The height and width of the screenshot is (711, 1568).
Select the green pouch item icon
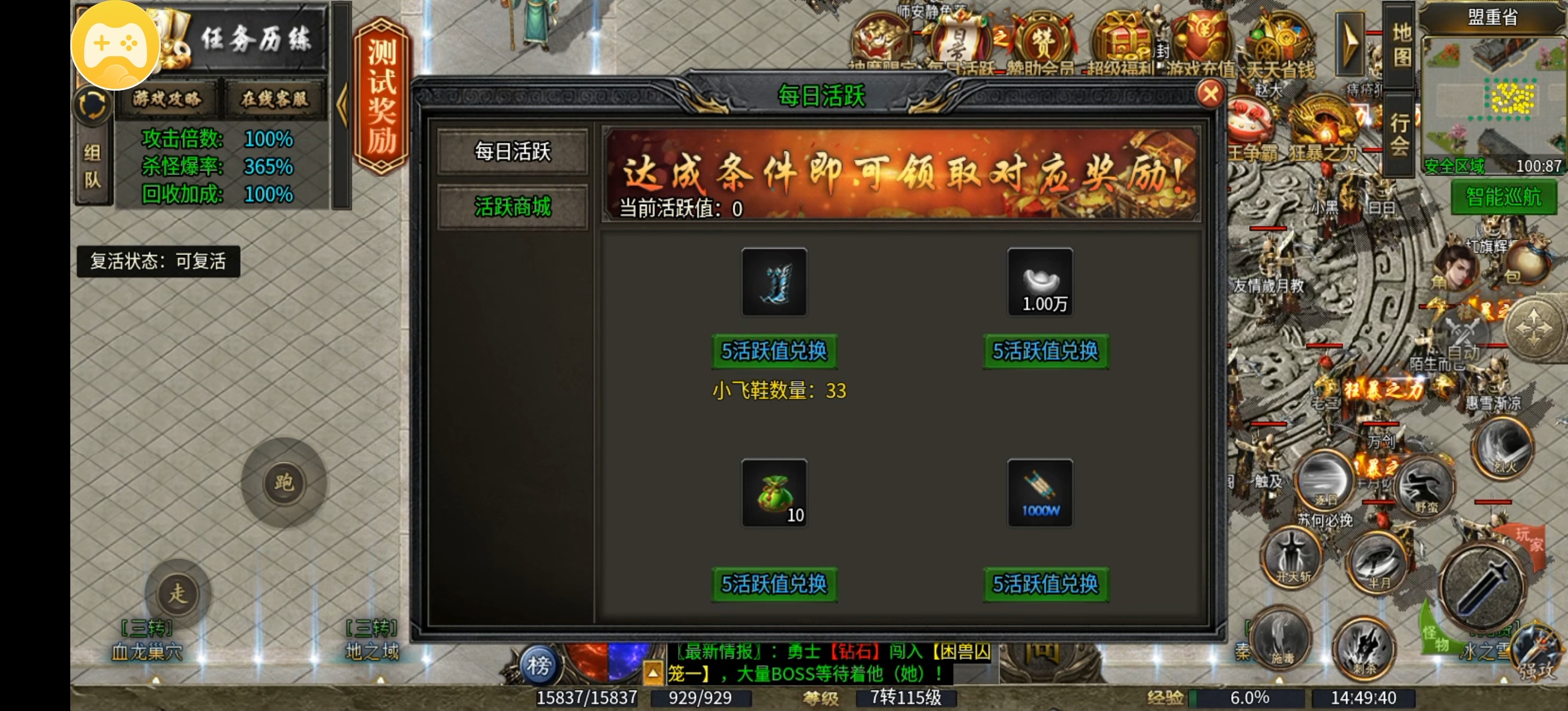(774, 493)
